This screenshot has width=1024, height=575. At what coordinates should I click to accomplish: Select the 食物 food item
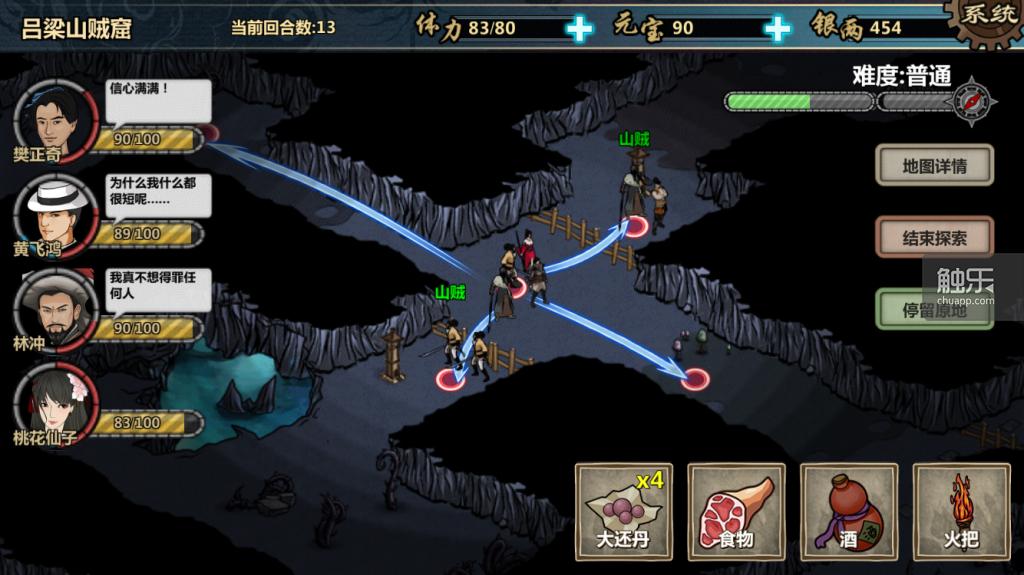(x=736, y=511)
